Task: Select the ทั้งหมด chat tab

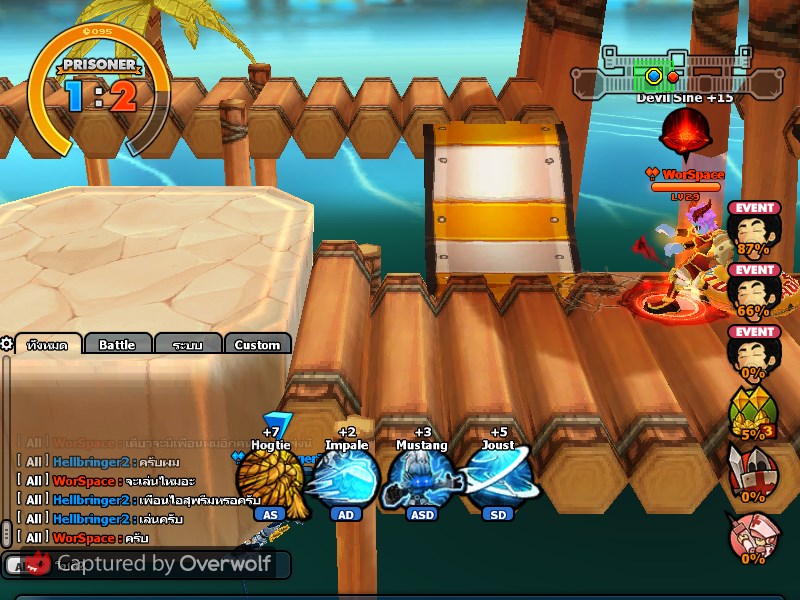Action: pos(48,344)
